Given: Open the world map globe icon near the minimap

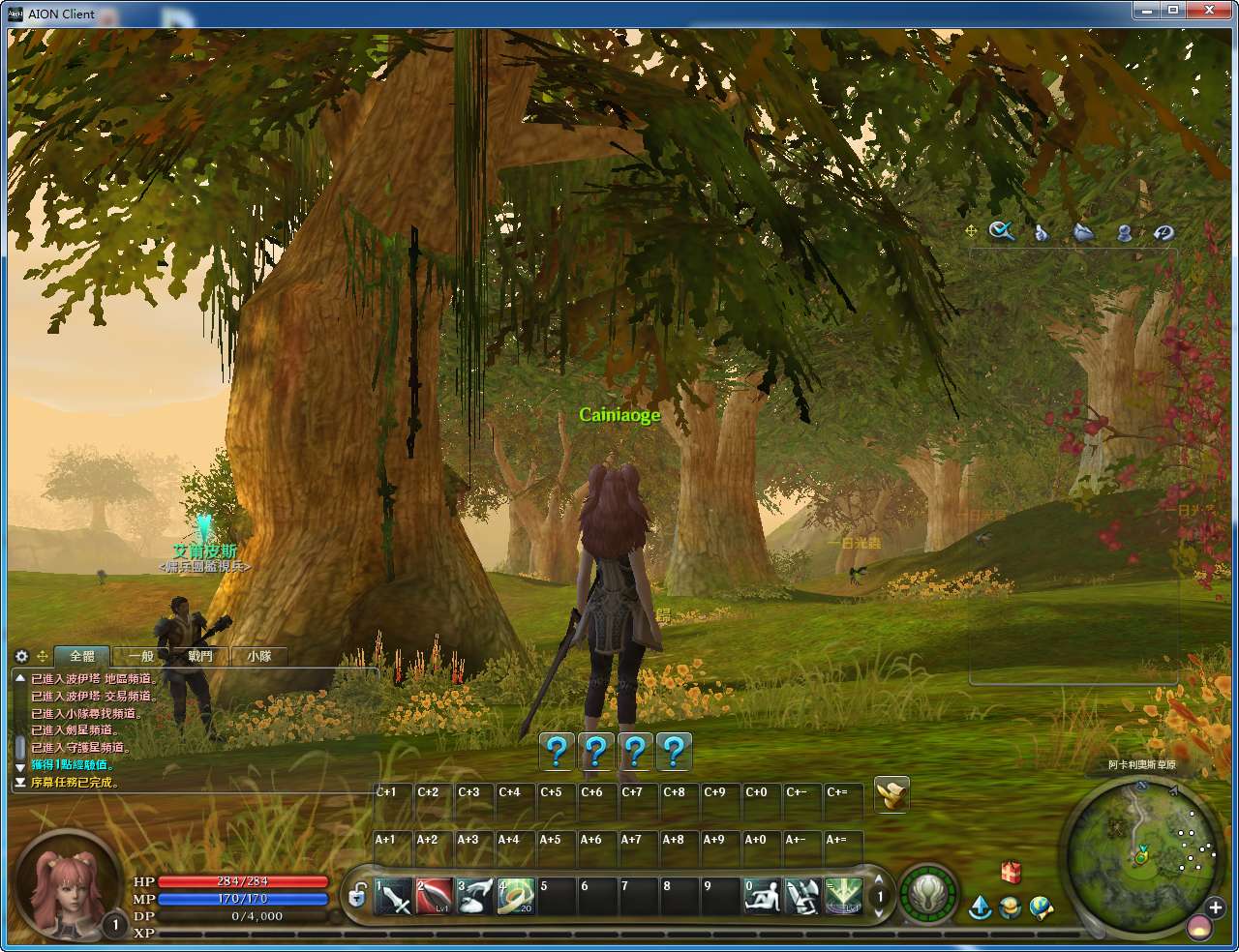Looking at the screenshot, I should 1040,907.
